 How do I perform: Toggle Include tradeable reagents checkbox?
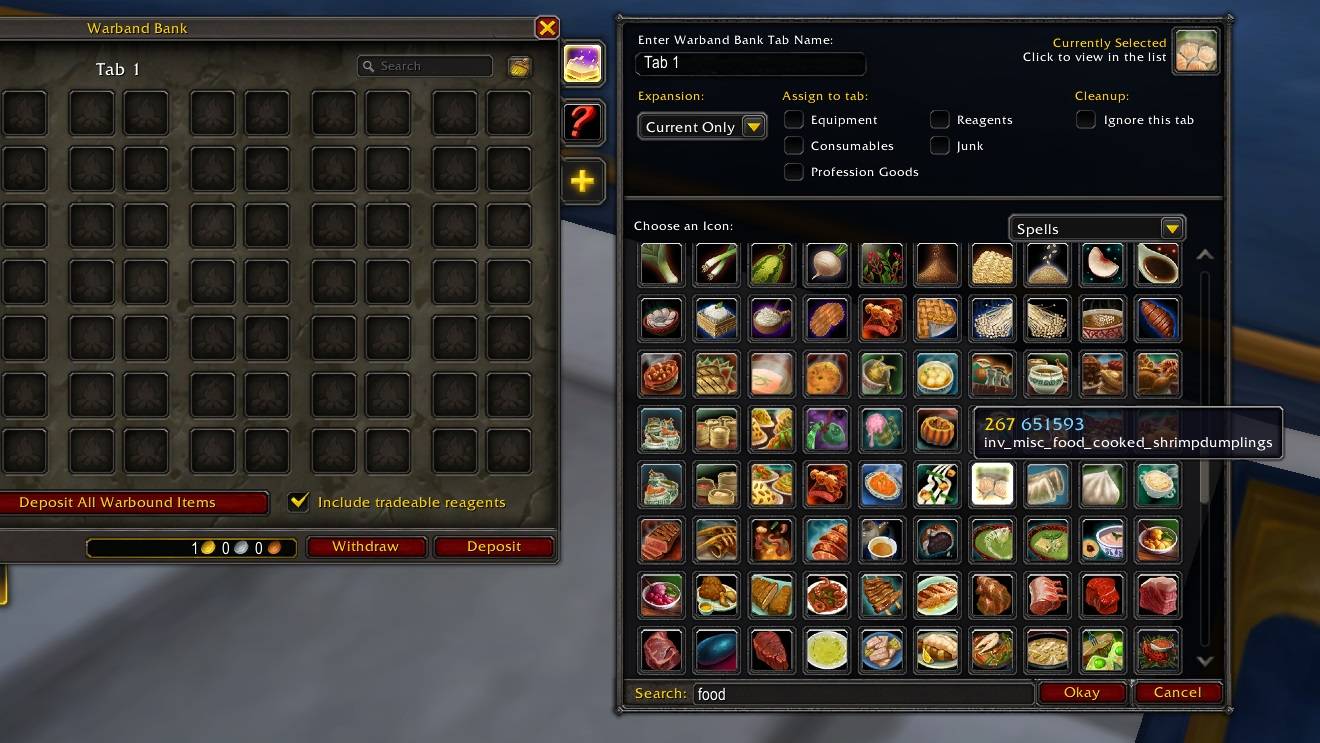[298, 502]
